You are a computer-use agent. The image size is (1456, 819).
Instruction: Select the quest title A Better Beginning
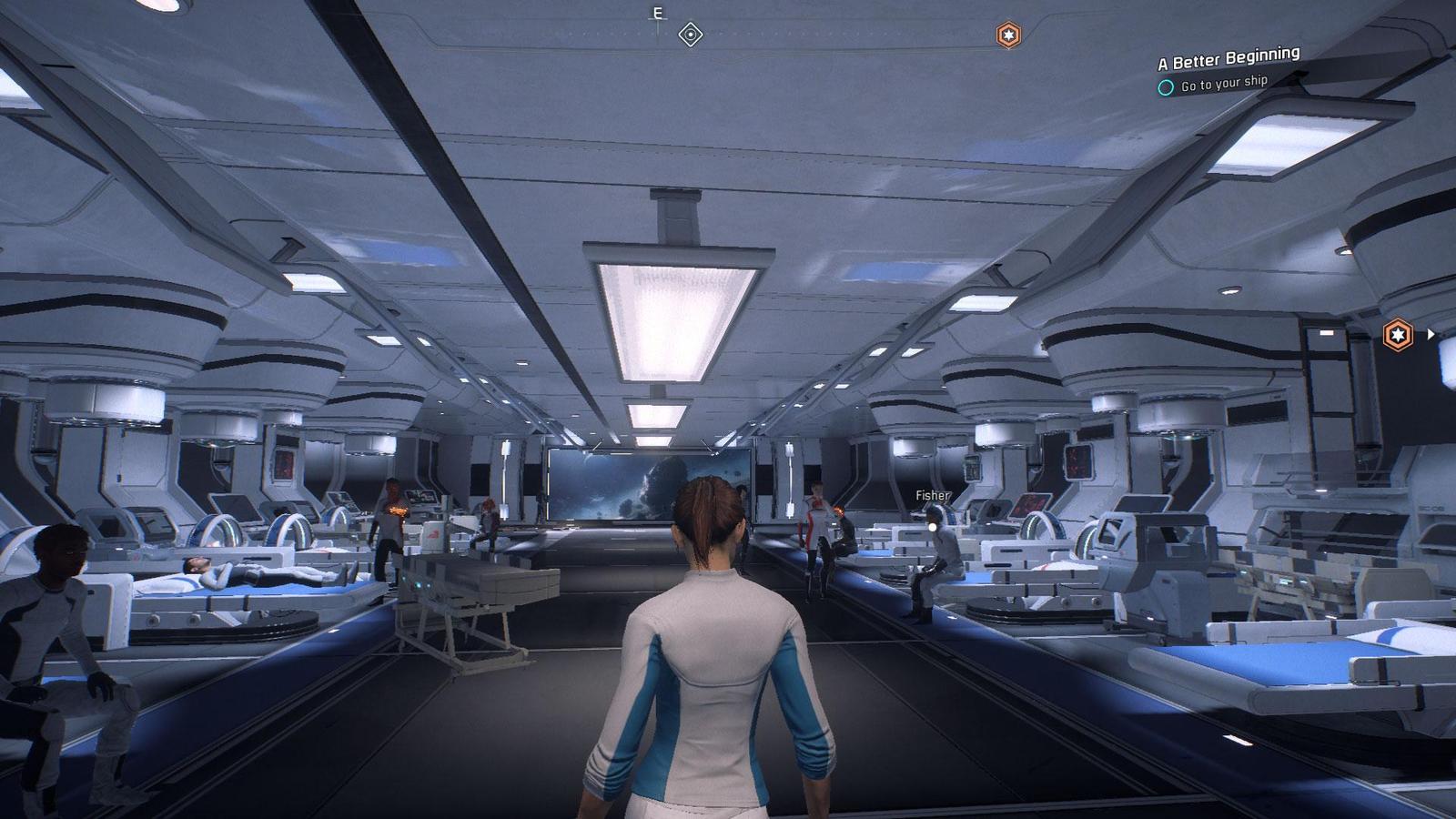coord(1227,61)
